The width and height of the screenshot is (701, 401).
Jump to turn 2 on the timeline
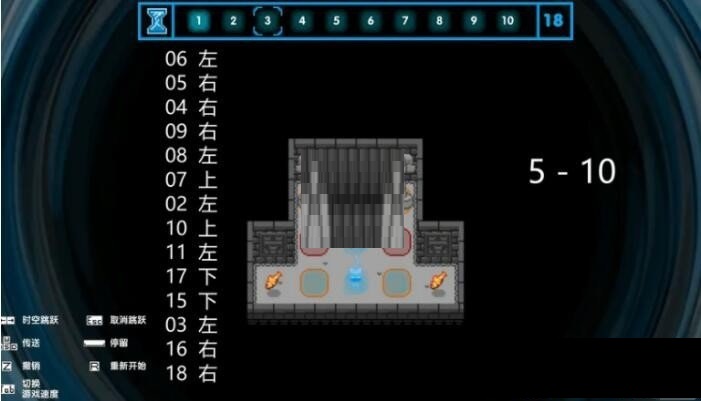coord(232,20)
